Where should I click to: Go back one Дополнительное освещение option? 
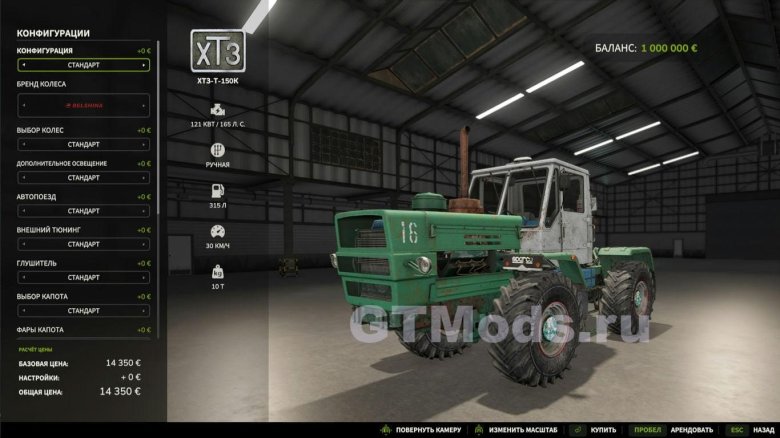(23, 178)
